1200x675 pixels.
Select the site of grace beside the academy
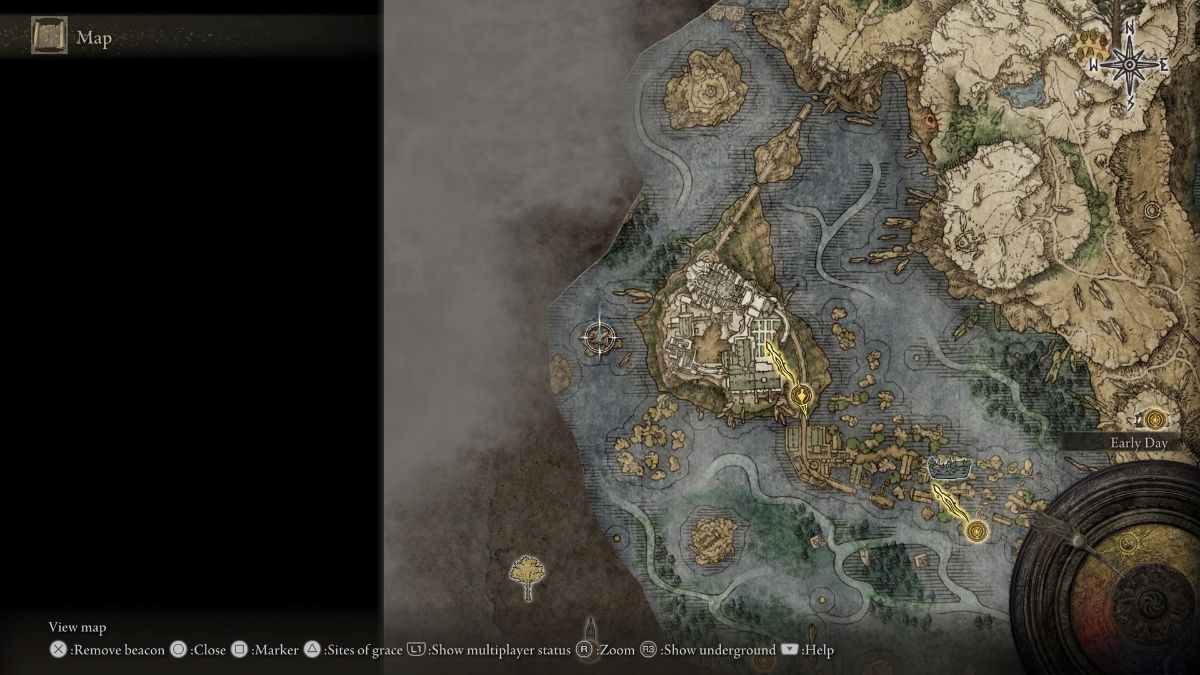[801, 399]
